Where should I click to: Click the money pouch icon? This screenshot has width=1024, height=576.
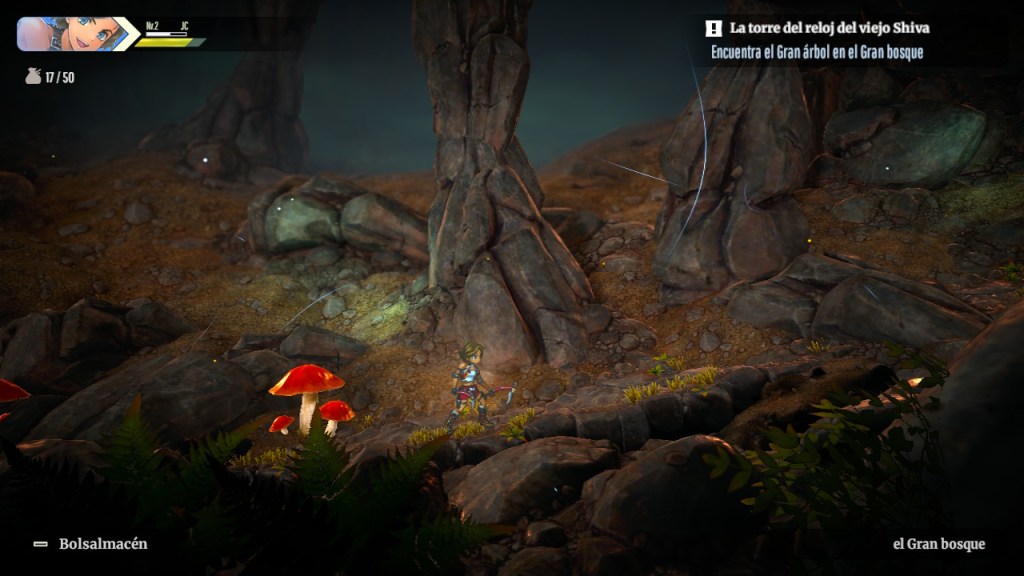pyautogui.click(x=33, y=76)
